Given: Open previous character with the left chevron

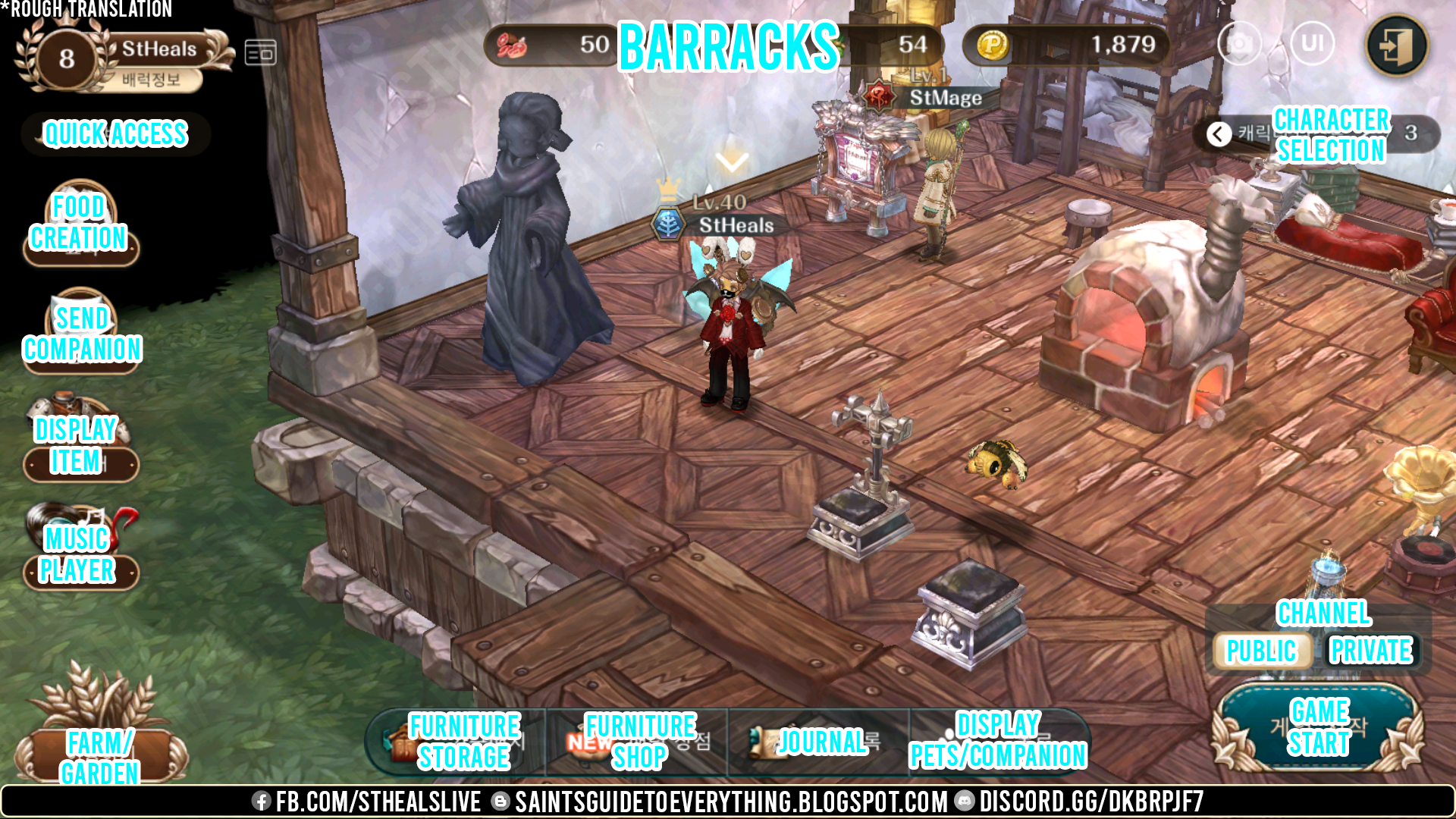Looking at the screenshot, I should pyautogui.click(x=1219, y=134).
